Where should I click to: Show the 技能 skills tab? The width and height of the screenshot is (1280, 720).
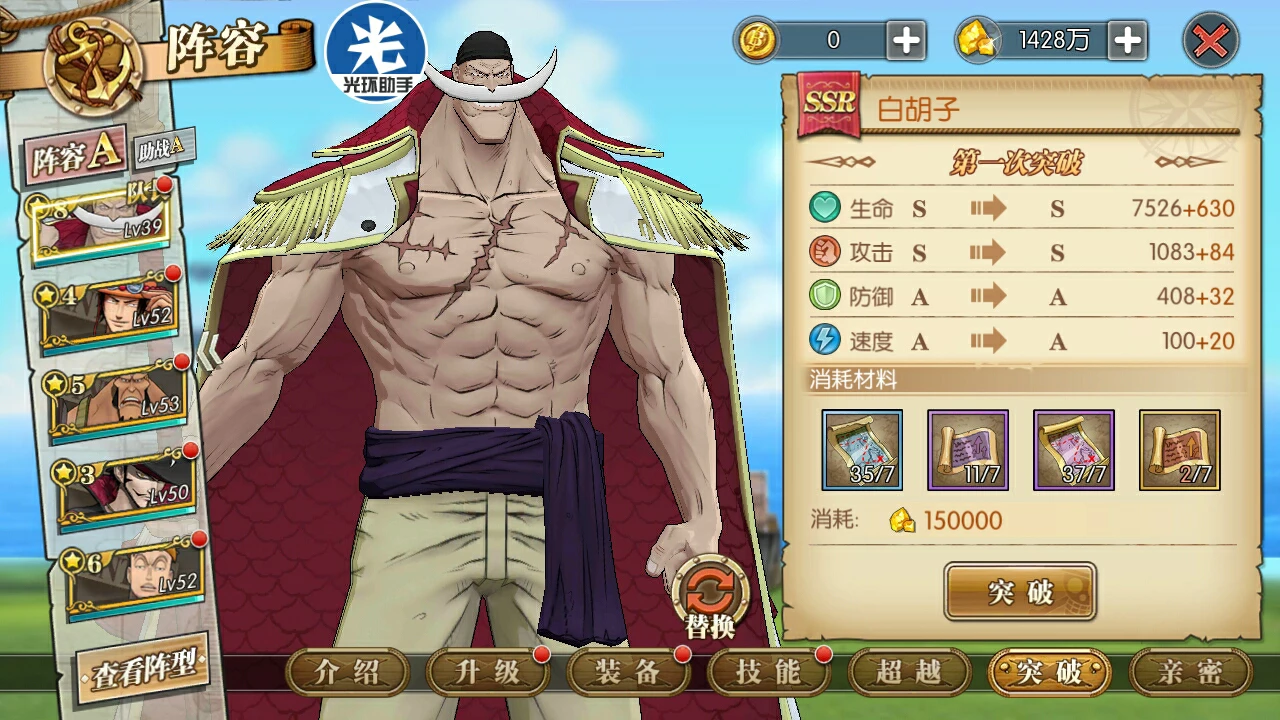coord(768,672)
